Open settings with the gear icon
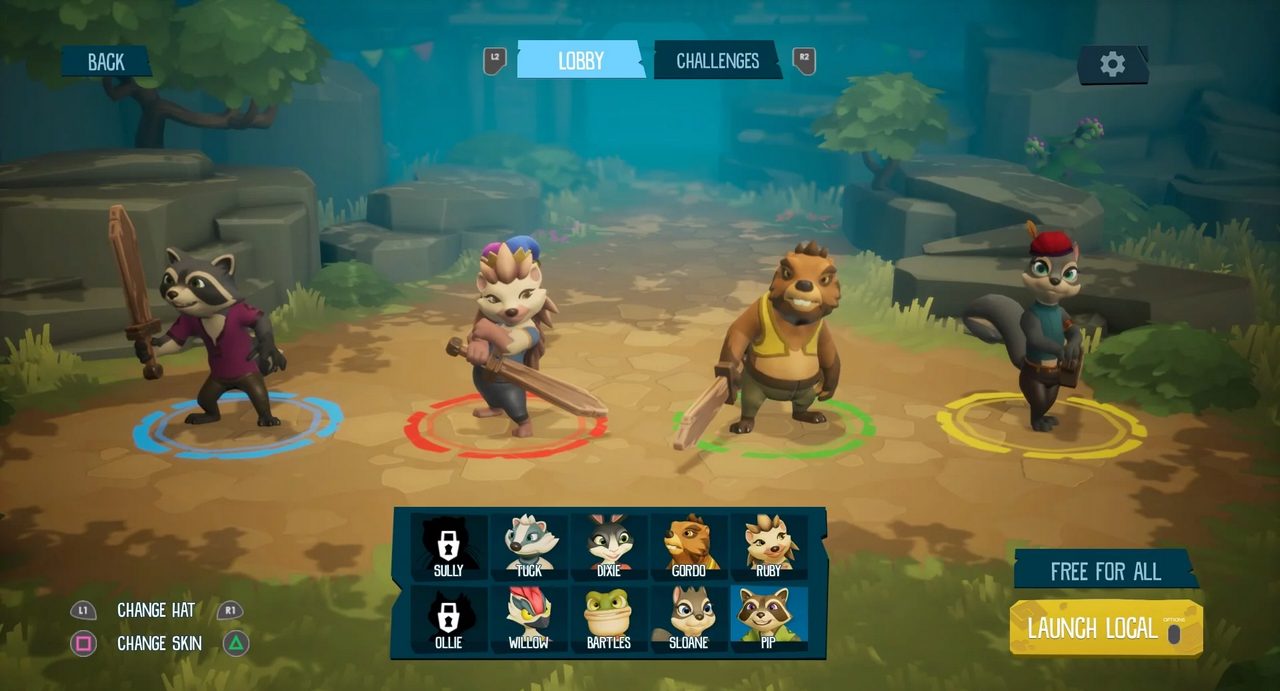This screenshot has height=691, width=1280. [1112, 64]
